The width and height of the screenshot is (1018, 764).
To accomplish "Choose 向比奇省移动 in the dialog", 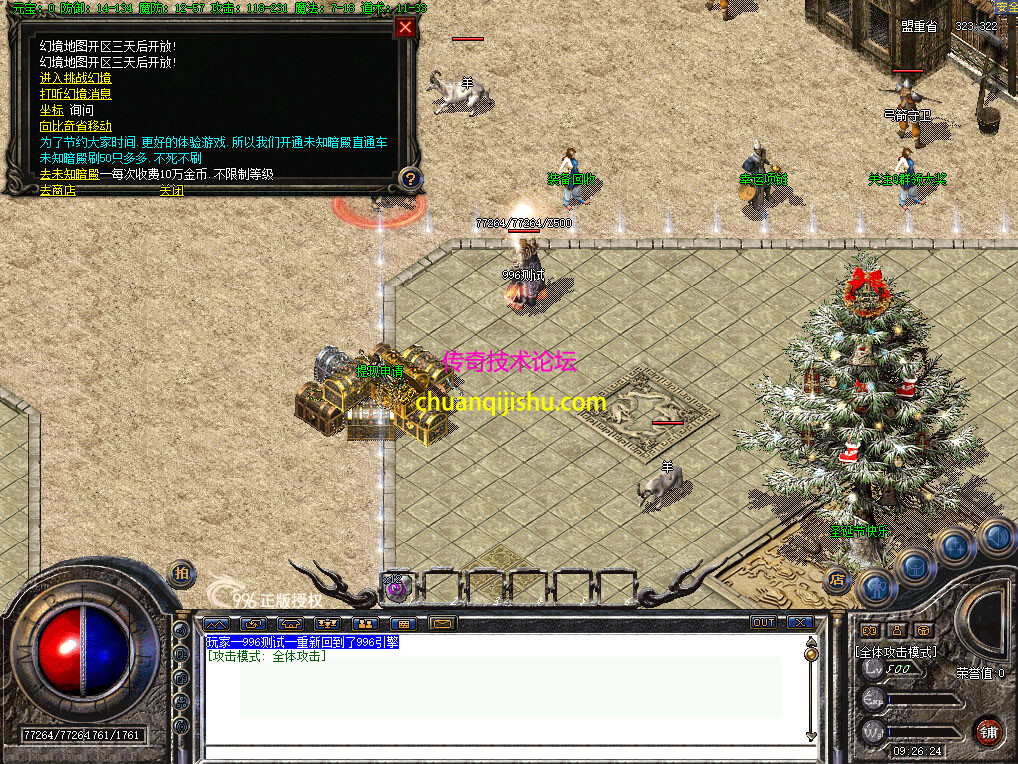I will 75,126.
